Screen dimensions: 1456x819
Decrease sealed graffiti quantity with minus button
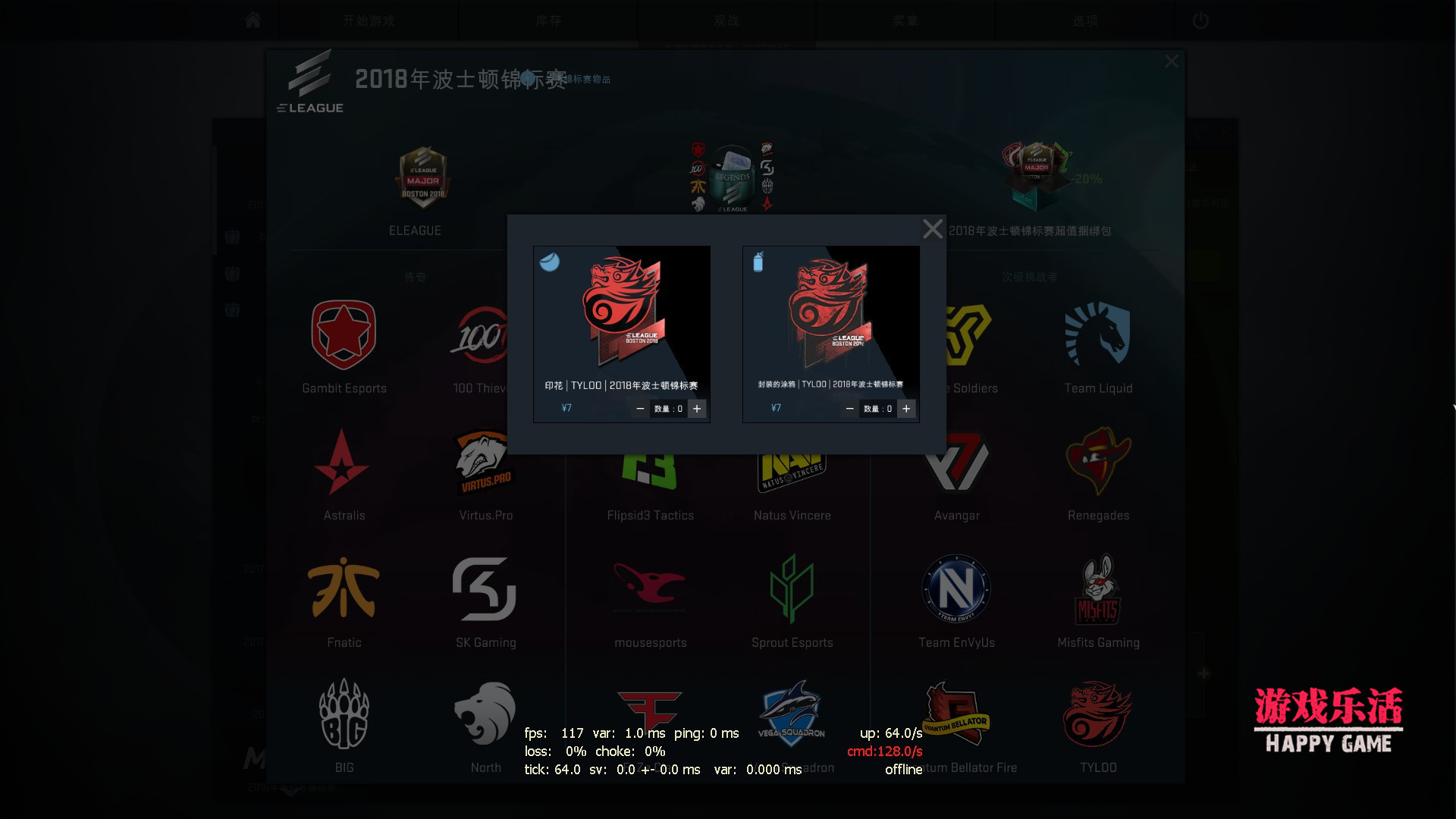pos(850,408)
